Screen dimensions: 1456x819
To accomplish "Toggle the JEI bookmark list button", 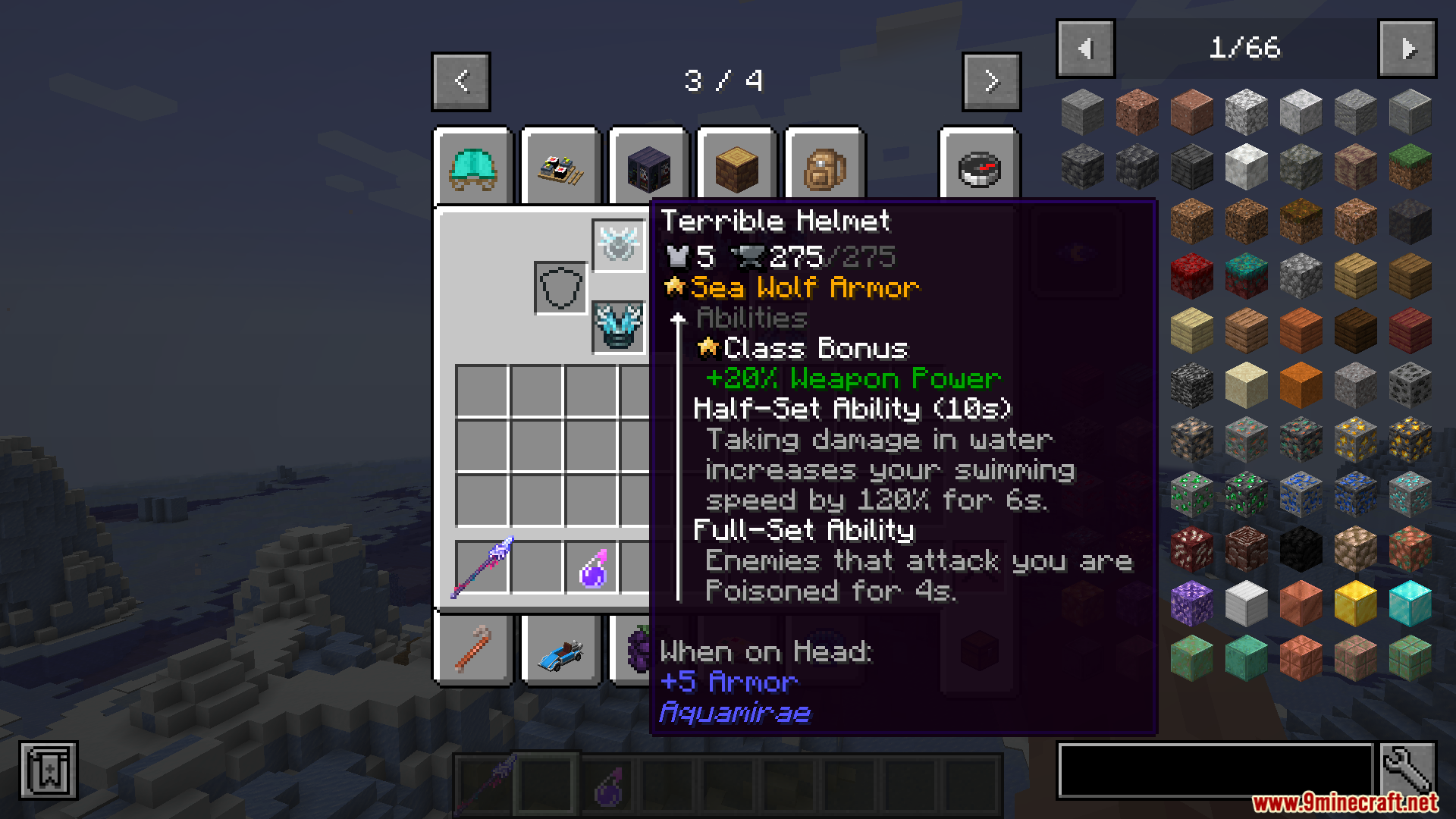I will pyautogui.click(x=49, y=770).
